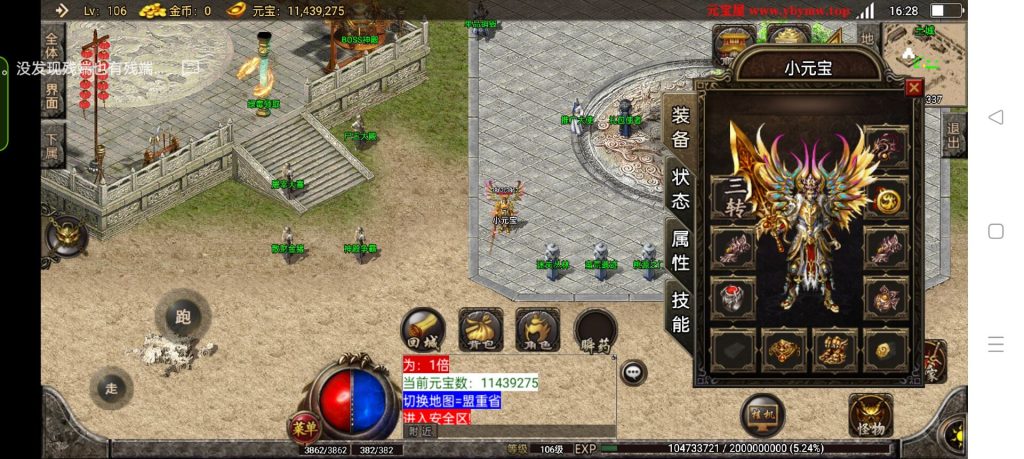Use the 回城 return-to-town scroll button
This screenshot has width=1024, height=459.
(423, 329)
